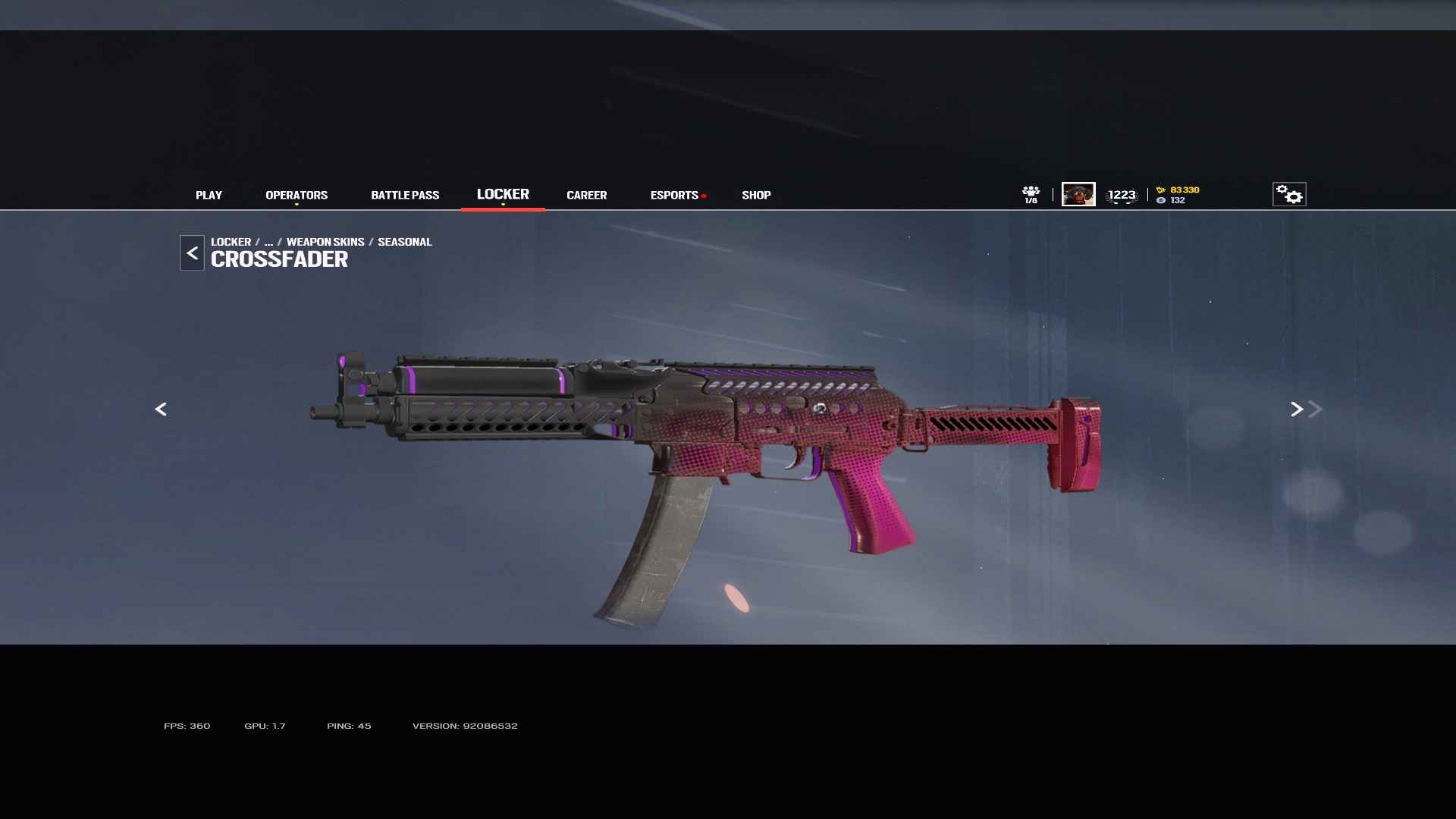
Task: Switch to the Operators tab
Action: click(x=297, y=195)
